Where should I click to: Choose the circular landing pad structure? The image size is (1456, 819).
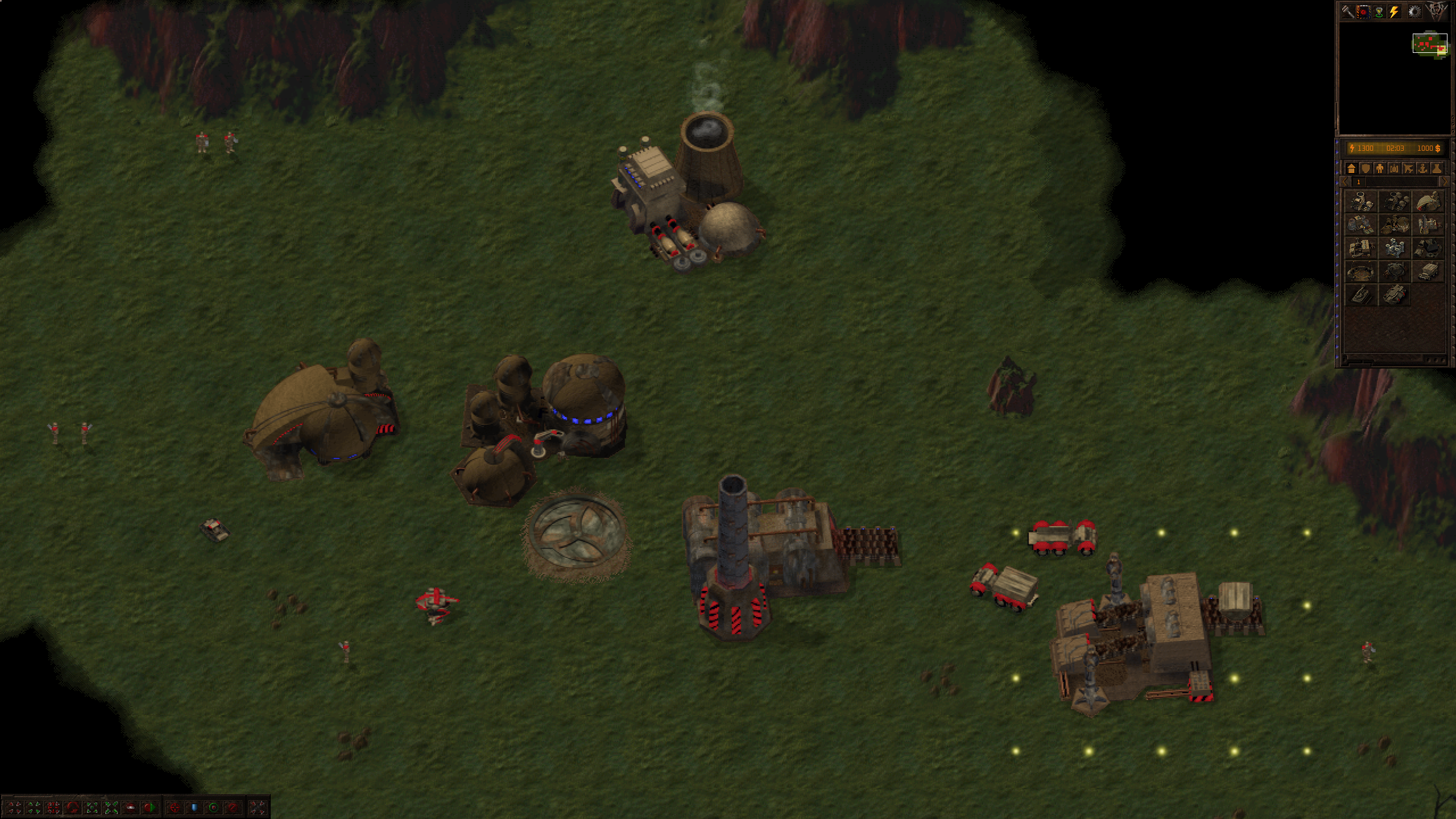pos(1360,272)
